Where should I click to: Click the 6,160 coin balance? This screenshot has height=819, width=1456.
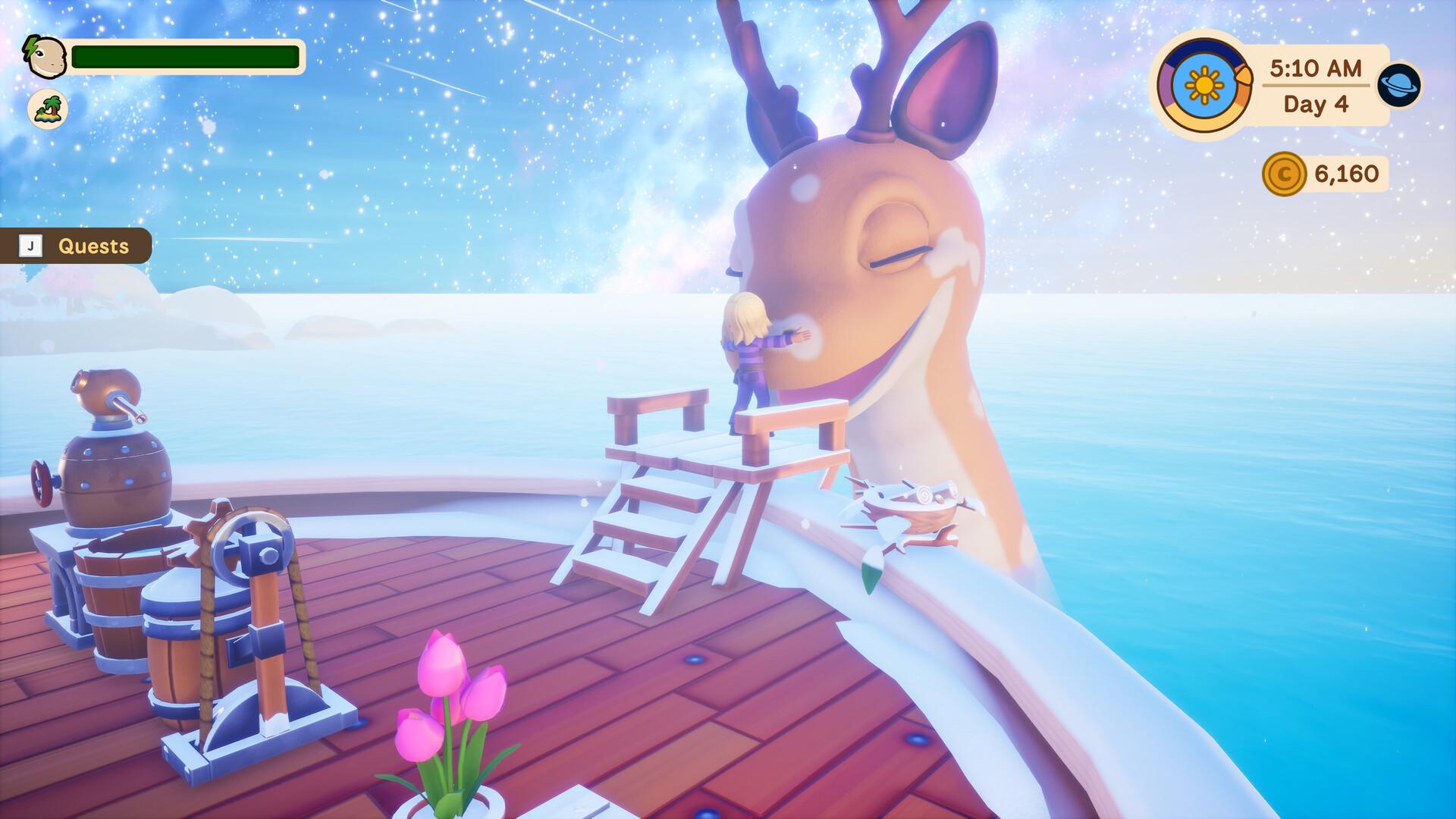[x=1346, y=174]
